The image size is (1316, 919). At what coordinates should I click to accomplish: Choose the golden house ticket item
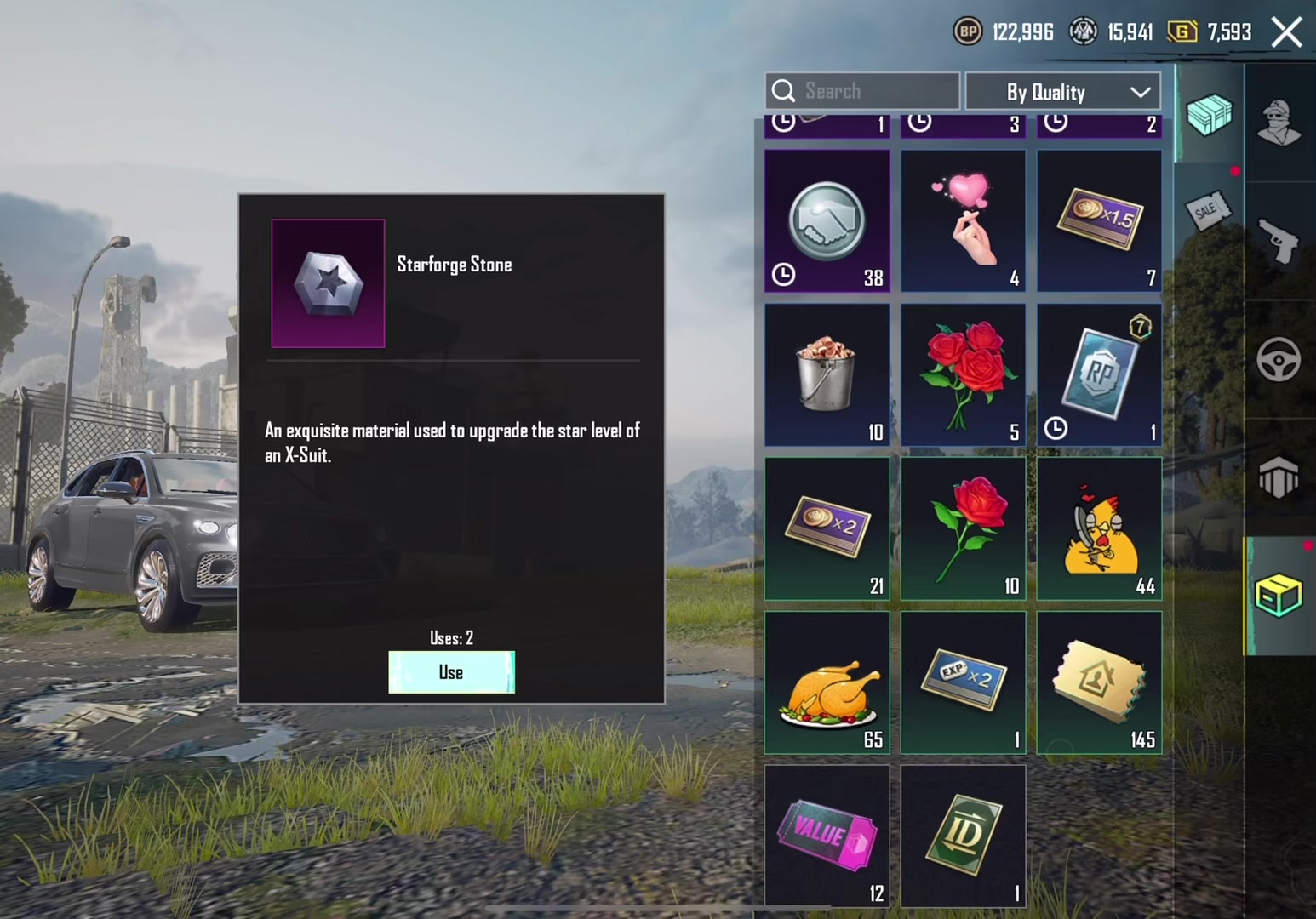tap(1100, 683)
